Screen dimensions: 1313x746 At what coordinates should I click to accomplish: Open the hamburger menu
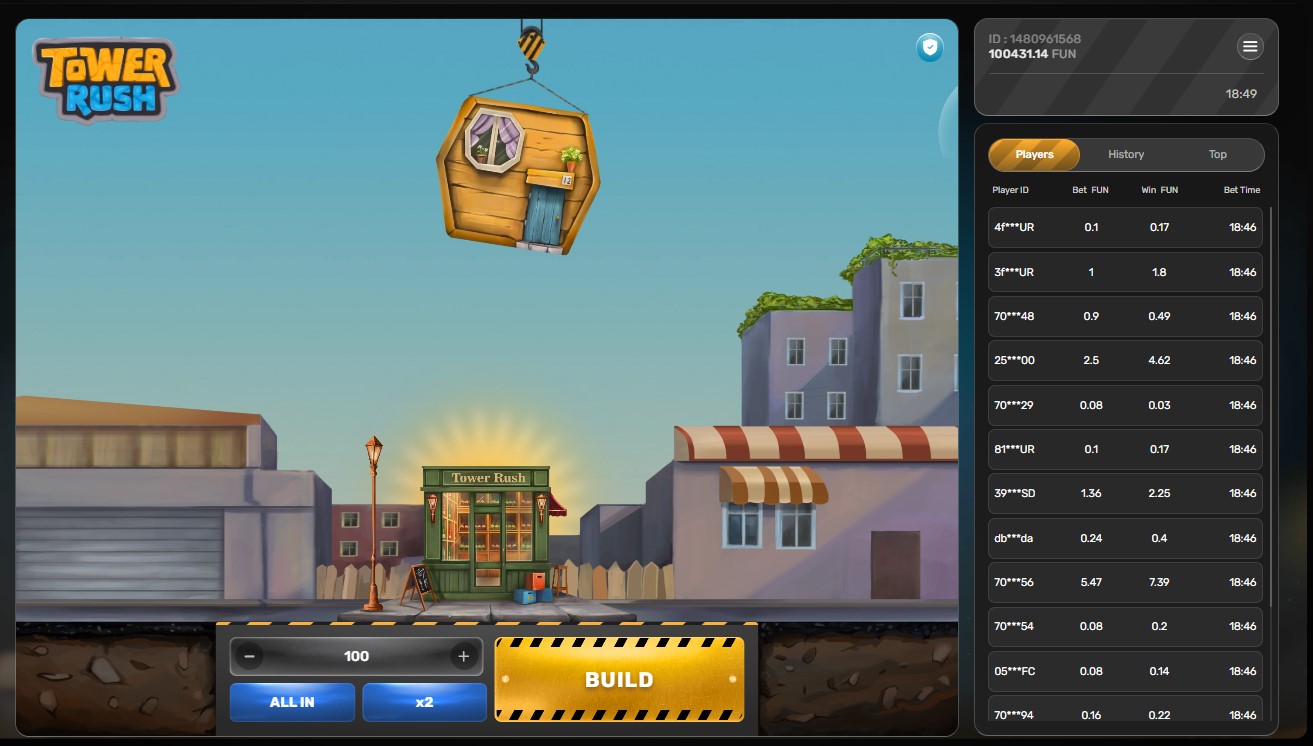pyautogui.click(x=1250, y=47)
